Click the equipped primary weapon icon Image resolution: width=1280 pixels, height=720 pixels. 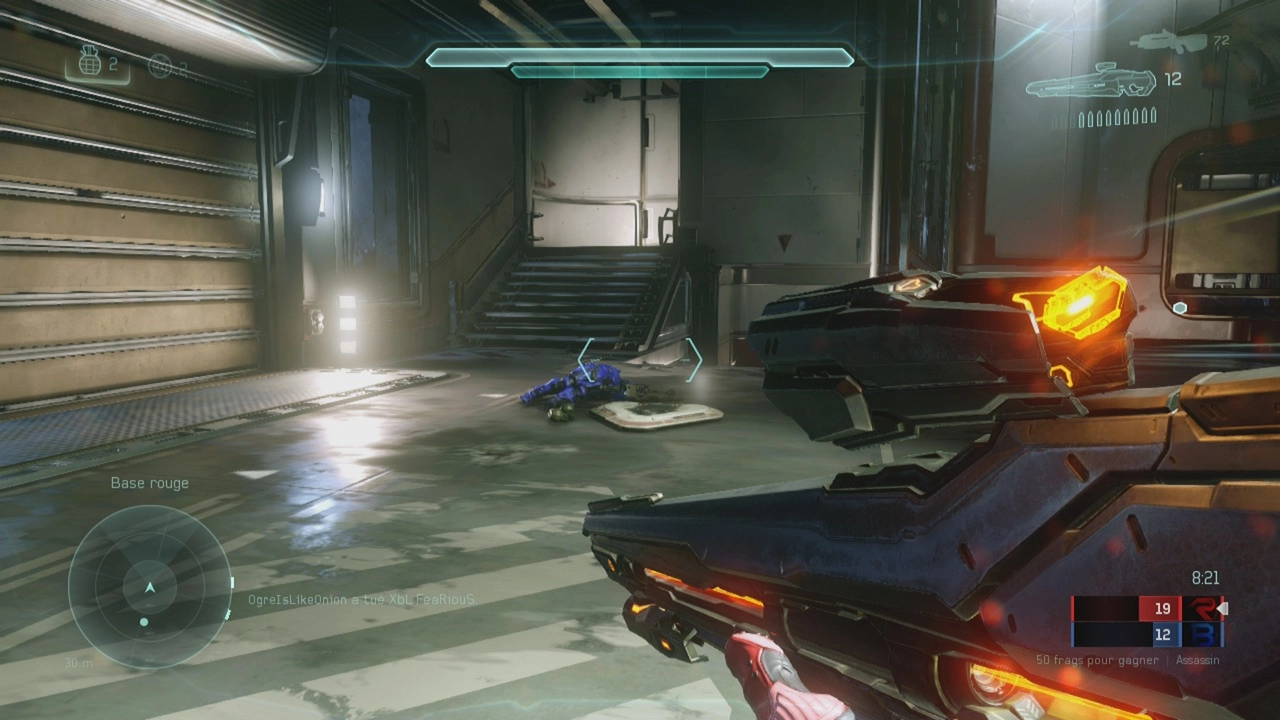coord(1090,81)
